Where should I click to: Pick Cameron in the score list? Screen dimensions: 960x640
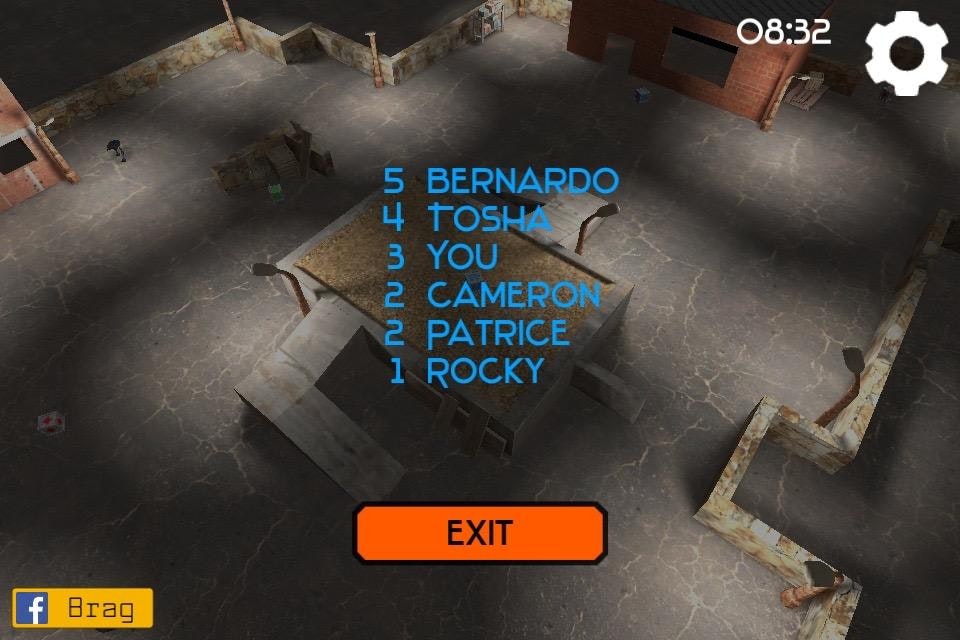(493, 295)
